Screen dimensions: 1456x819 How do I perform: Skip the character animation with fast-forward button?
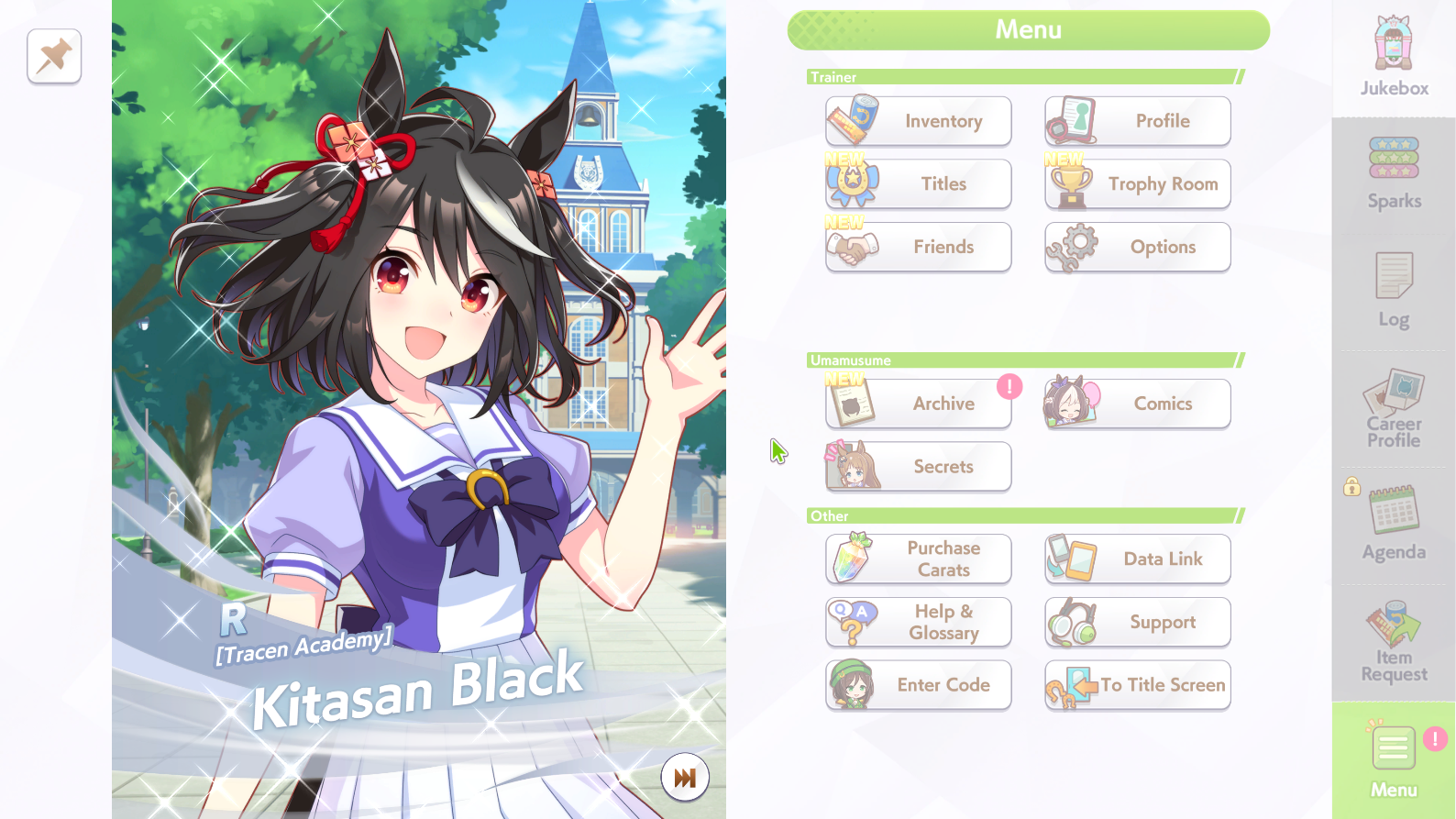(685, 778)
